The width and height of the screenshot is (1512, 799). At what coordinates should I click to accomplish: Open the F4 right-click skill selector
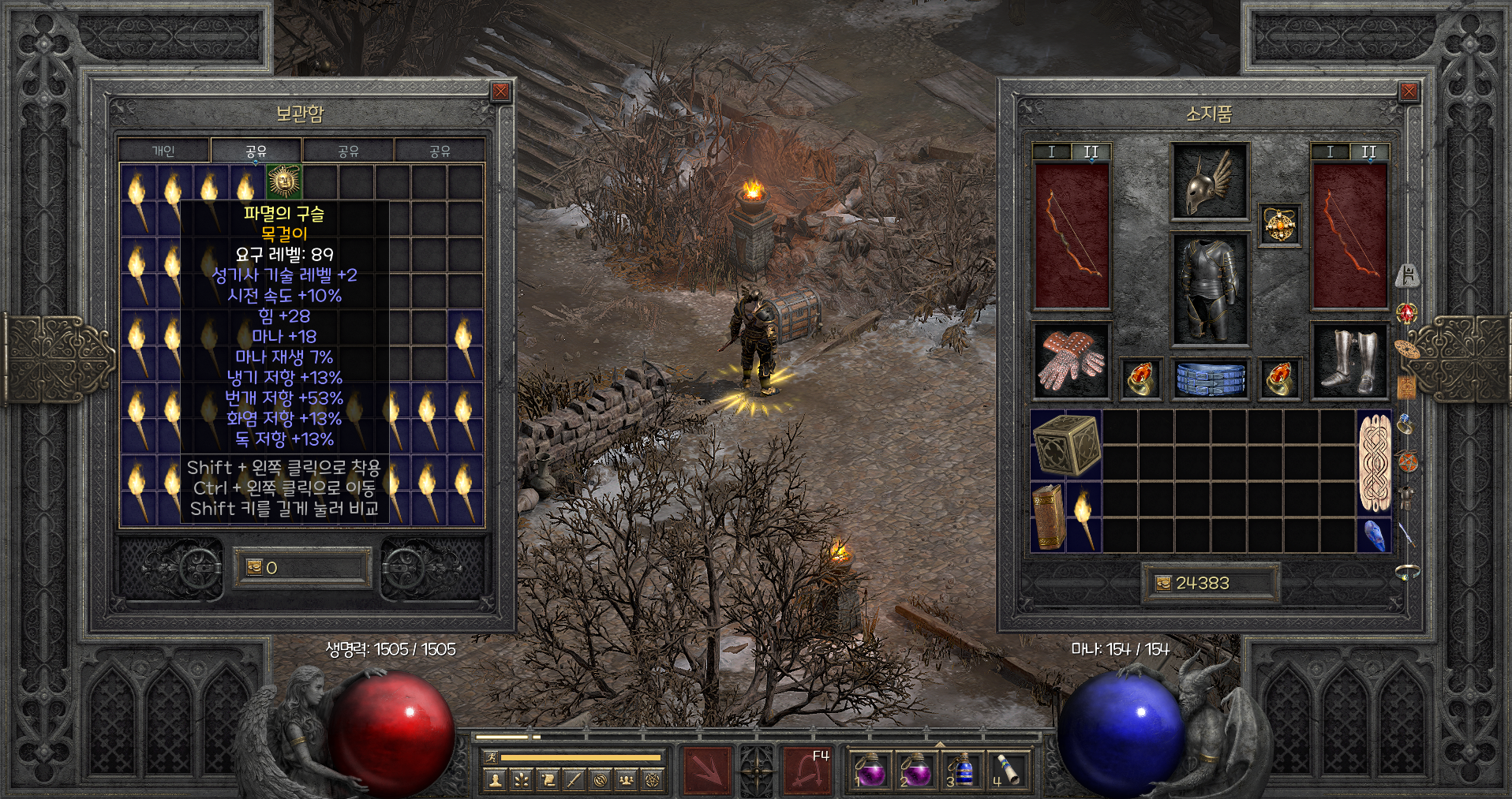[807, 769]
